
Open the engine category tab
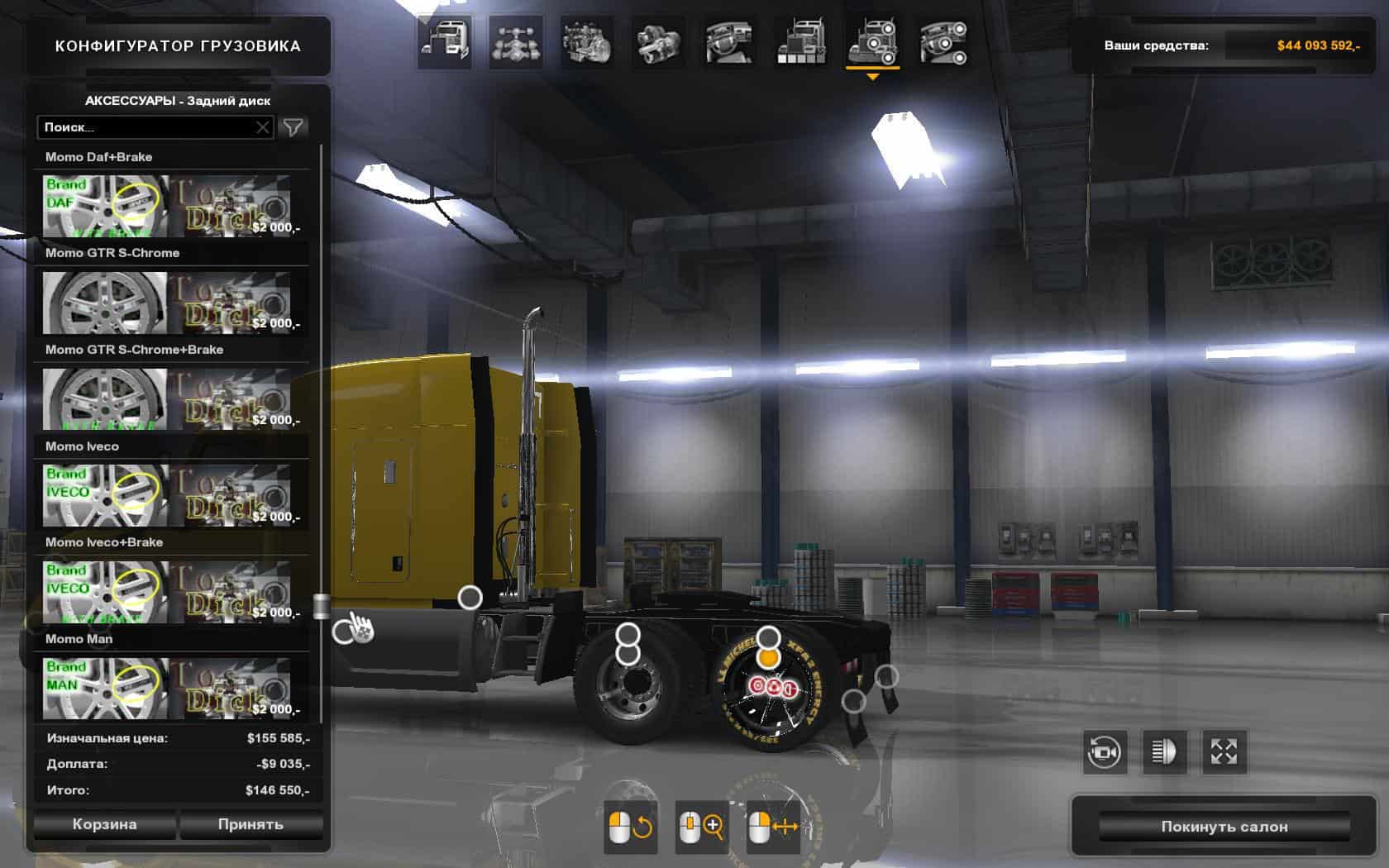click(x=587, y=41)
